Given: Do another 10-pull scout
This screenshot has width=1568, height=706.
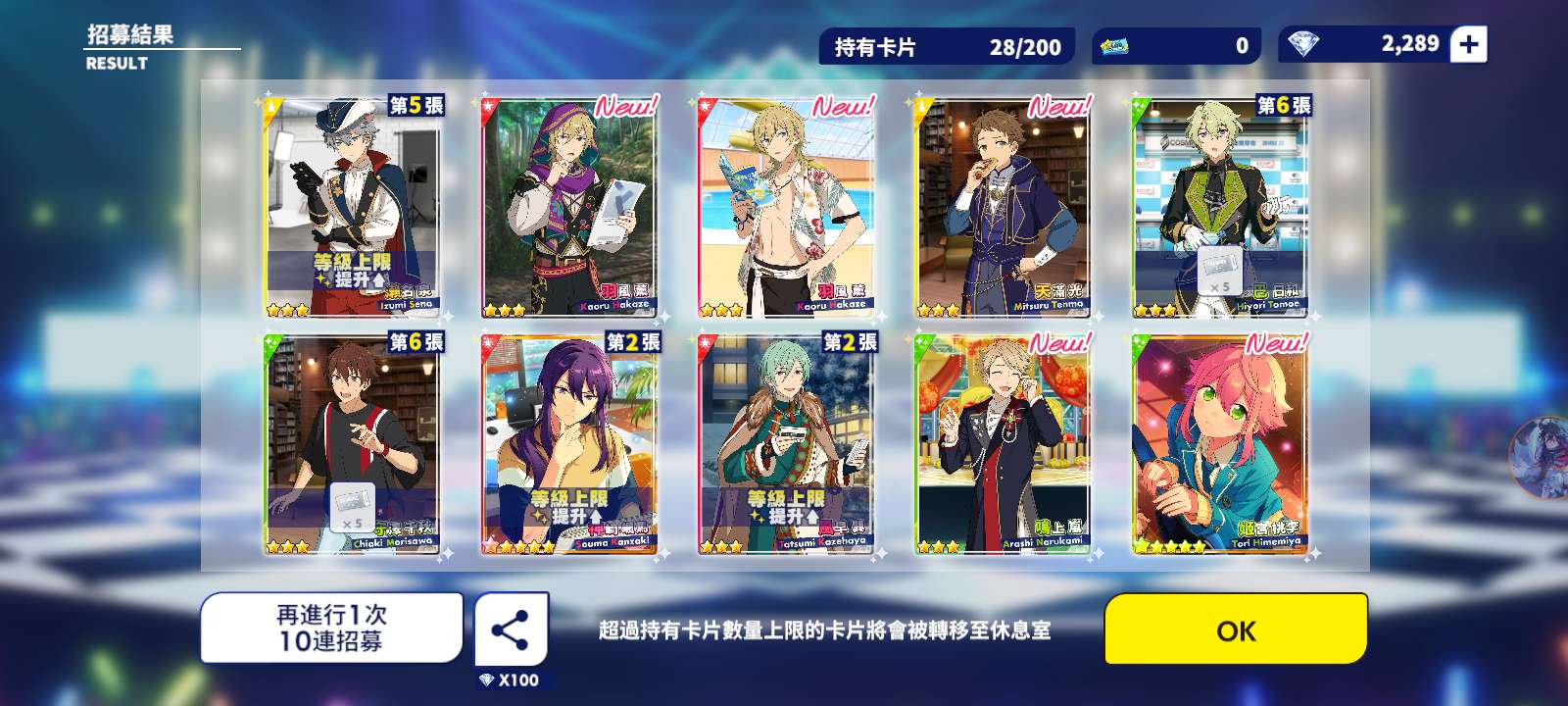Looking at the screenshot, I should click(x=331, y=628).
